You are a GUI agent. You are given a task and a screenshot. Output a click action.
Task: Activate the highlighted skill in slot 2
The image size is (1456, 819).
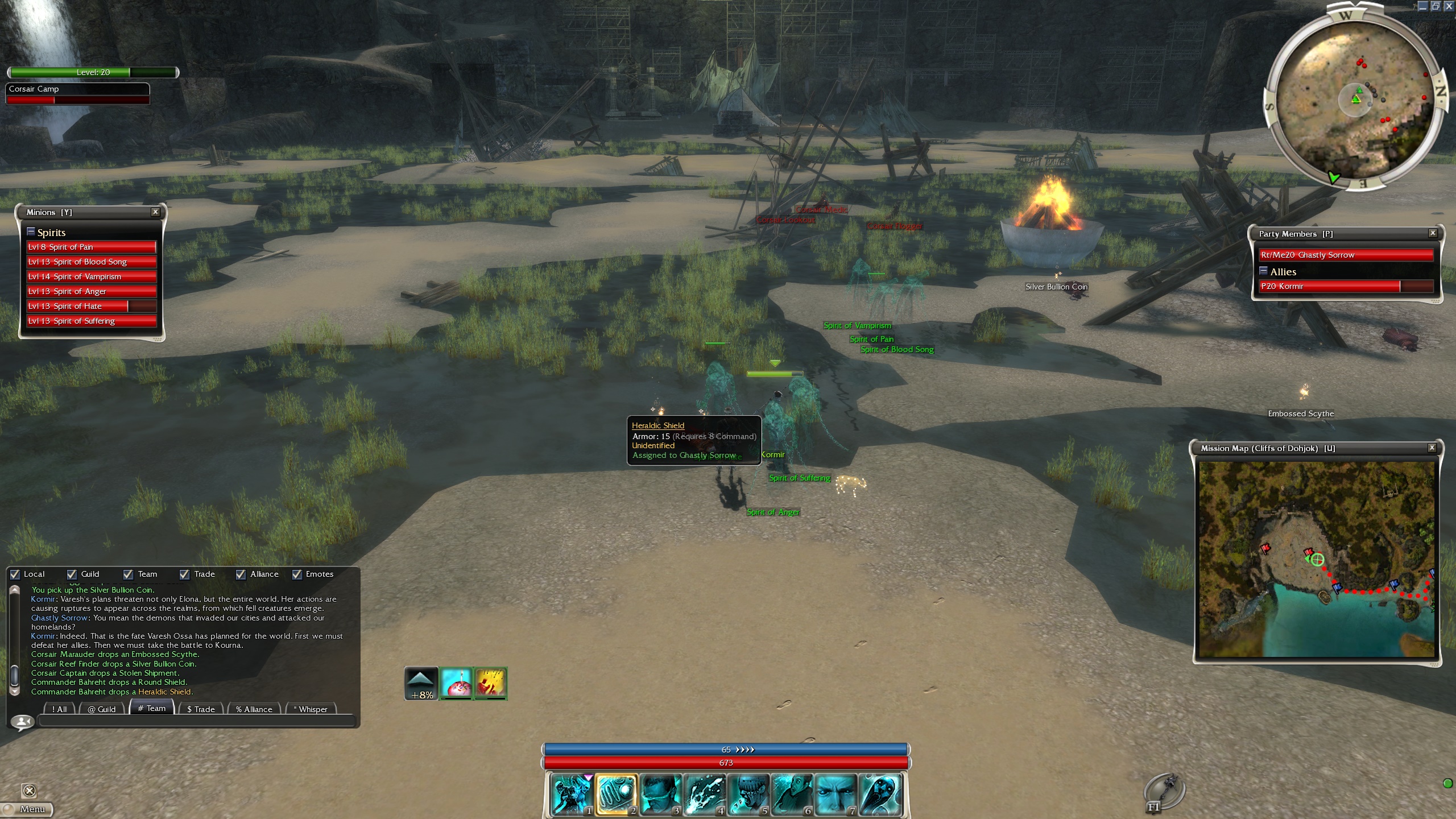click(616, 794)
